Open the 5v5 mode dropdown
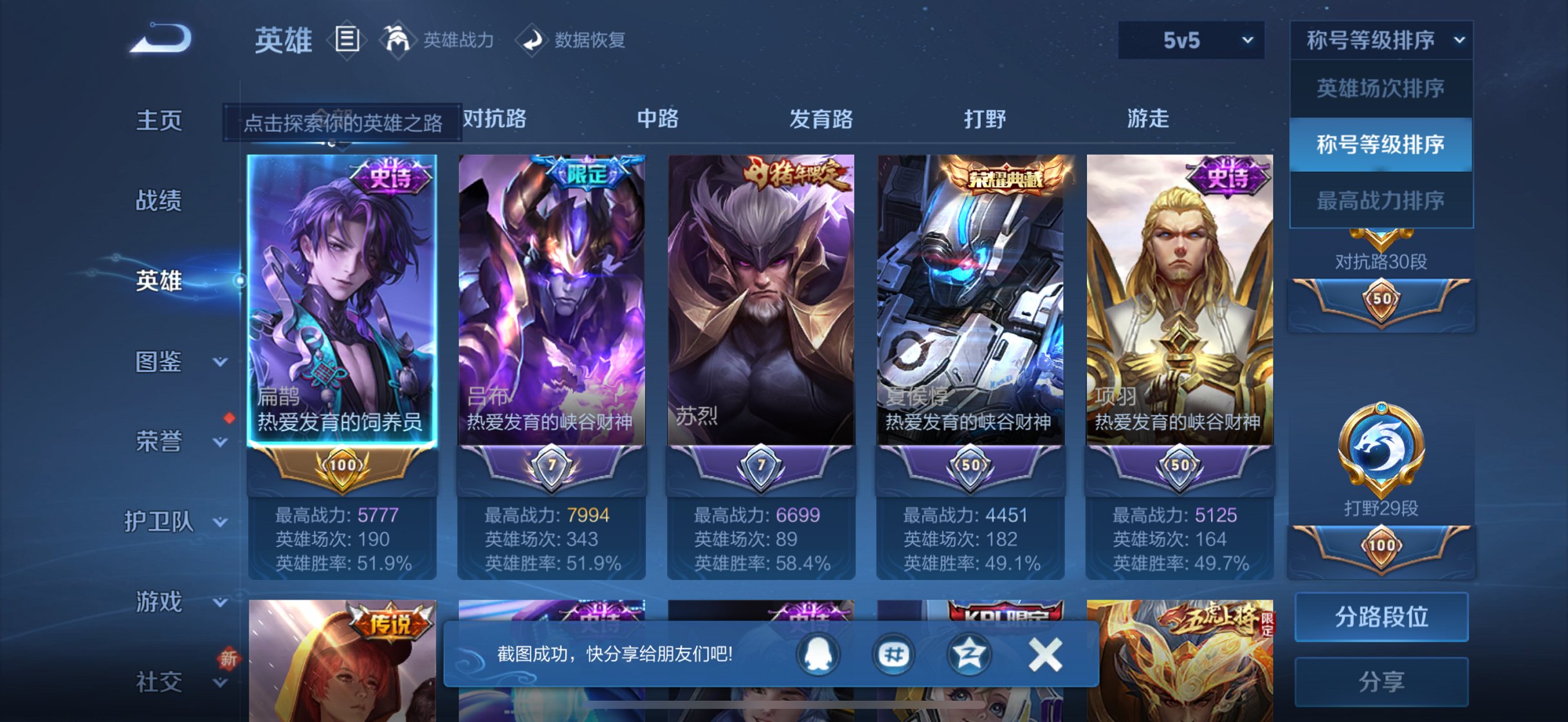The height and width of the screenshot is (722, 1568). pyautogui.click(x=1191, y=40)
